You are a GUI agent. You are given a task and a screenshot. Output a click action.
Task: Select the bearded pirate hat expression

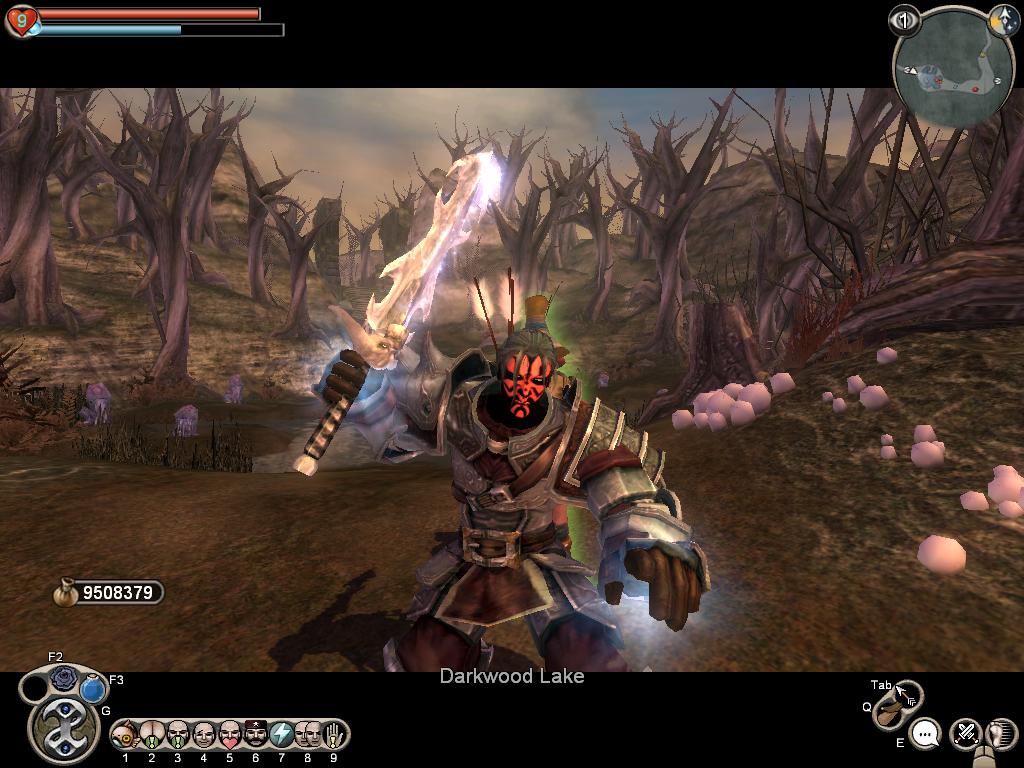pos(256,735)
